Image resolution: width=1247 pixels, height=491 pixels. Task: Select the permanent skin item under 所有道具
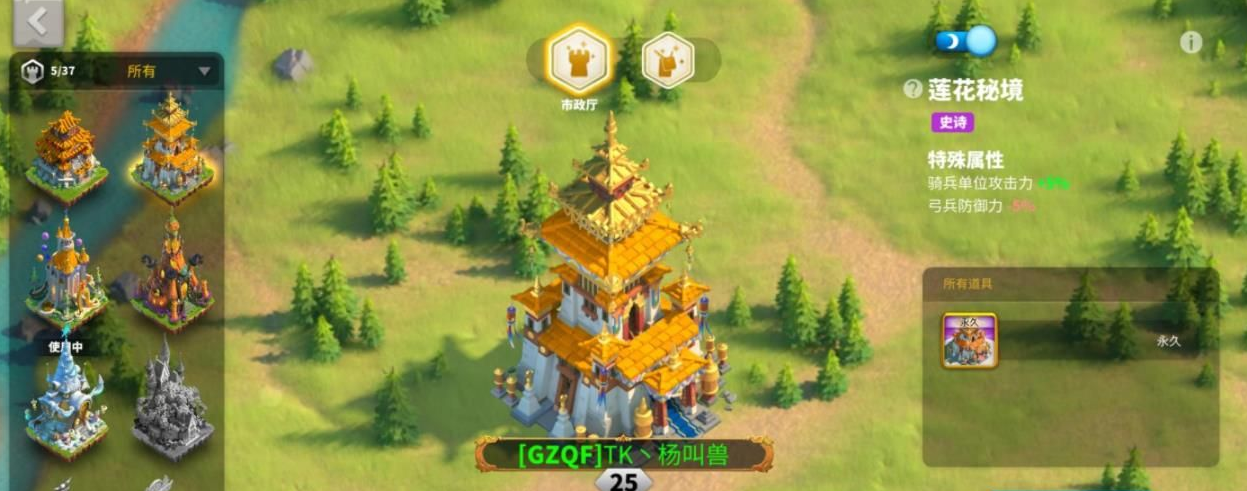tap(969, 340)
